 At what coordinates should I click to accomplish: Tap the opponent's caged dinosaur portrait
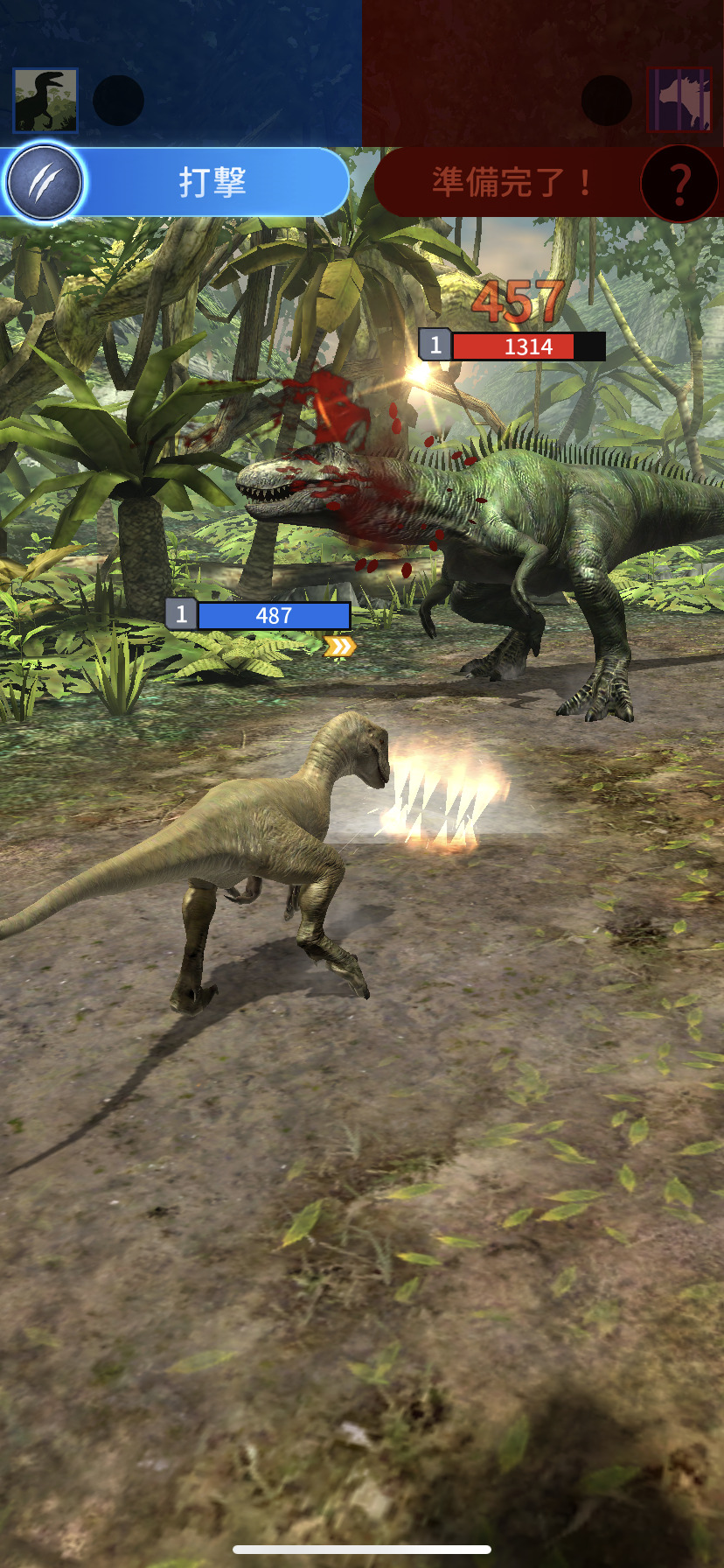pos(679,101)
